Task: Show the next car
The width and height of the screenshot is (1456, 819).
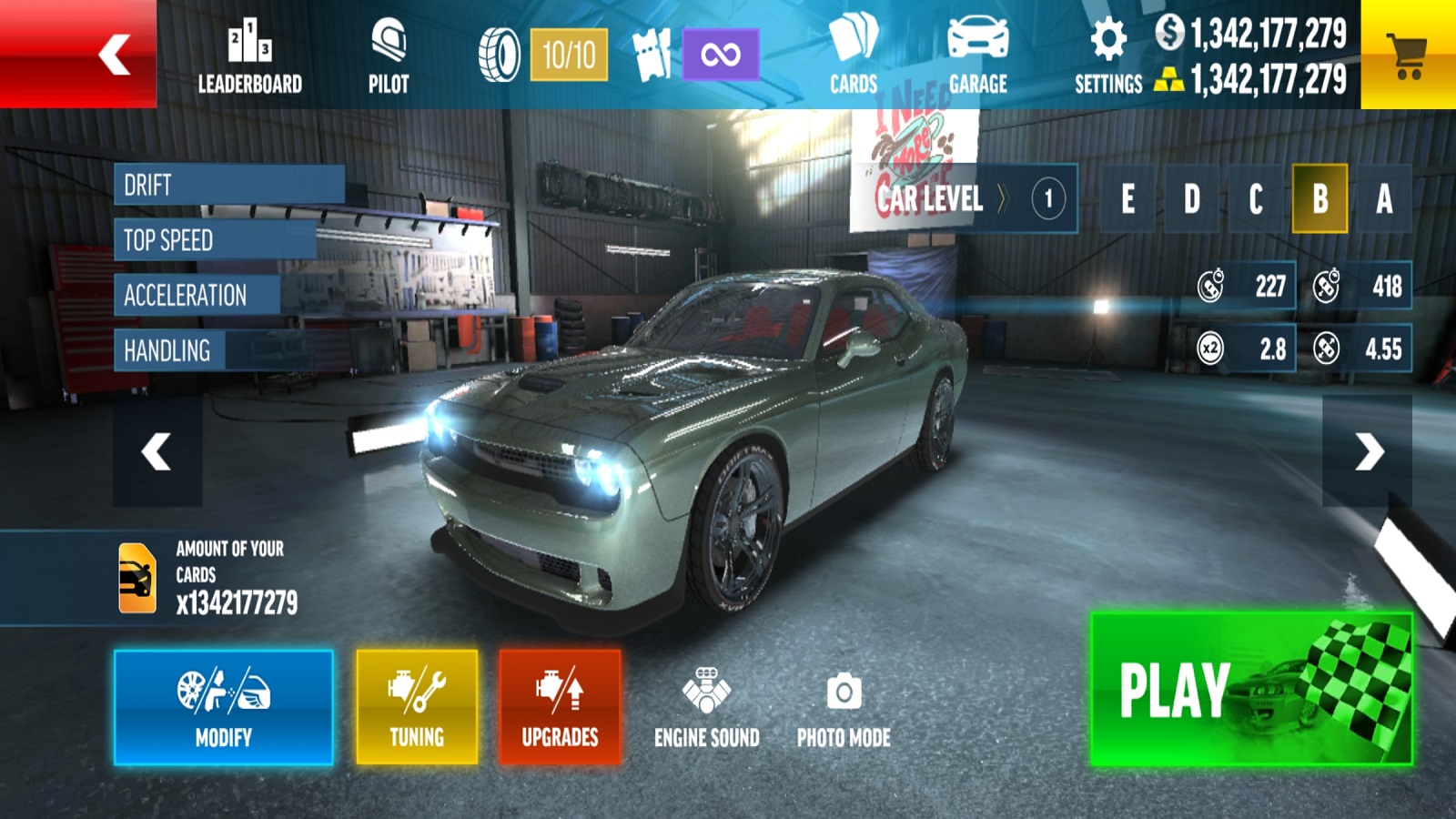Action: [x=1367, y=451]
